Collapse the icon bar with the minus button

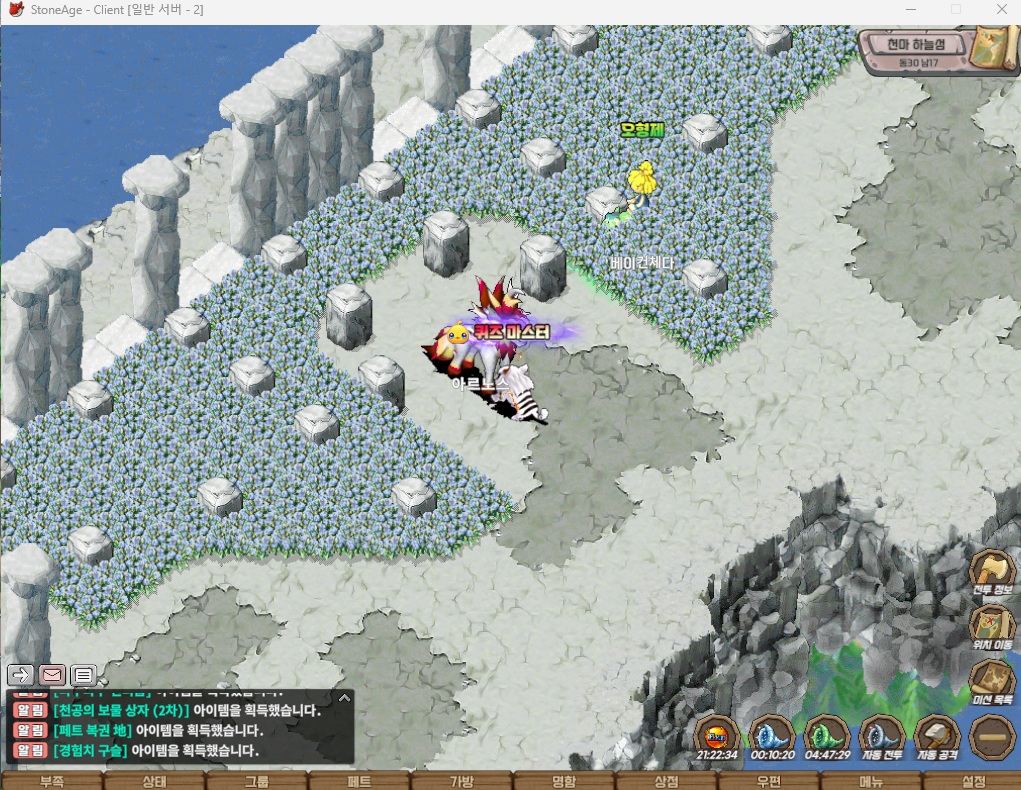tap(992, 738)
